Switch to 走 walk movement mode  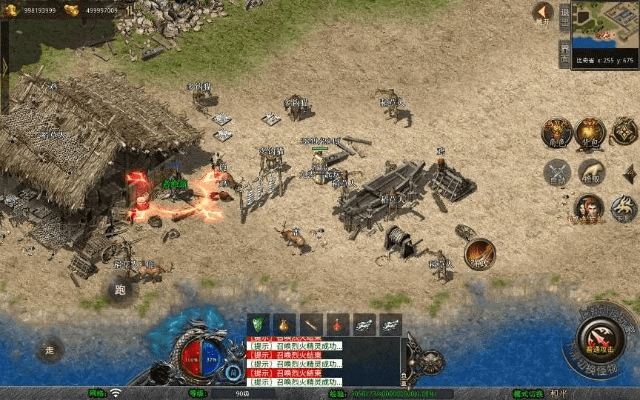click(x=49, y=350)
